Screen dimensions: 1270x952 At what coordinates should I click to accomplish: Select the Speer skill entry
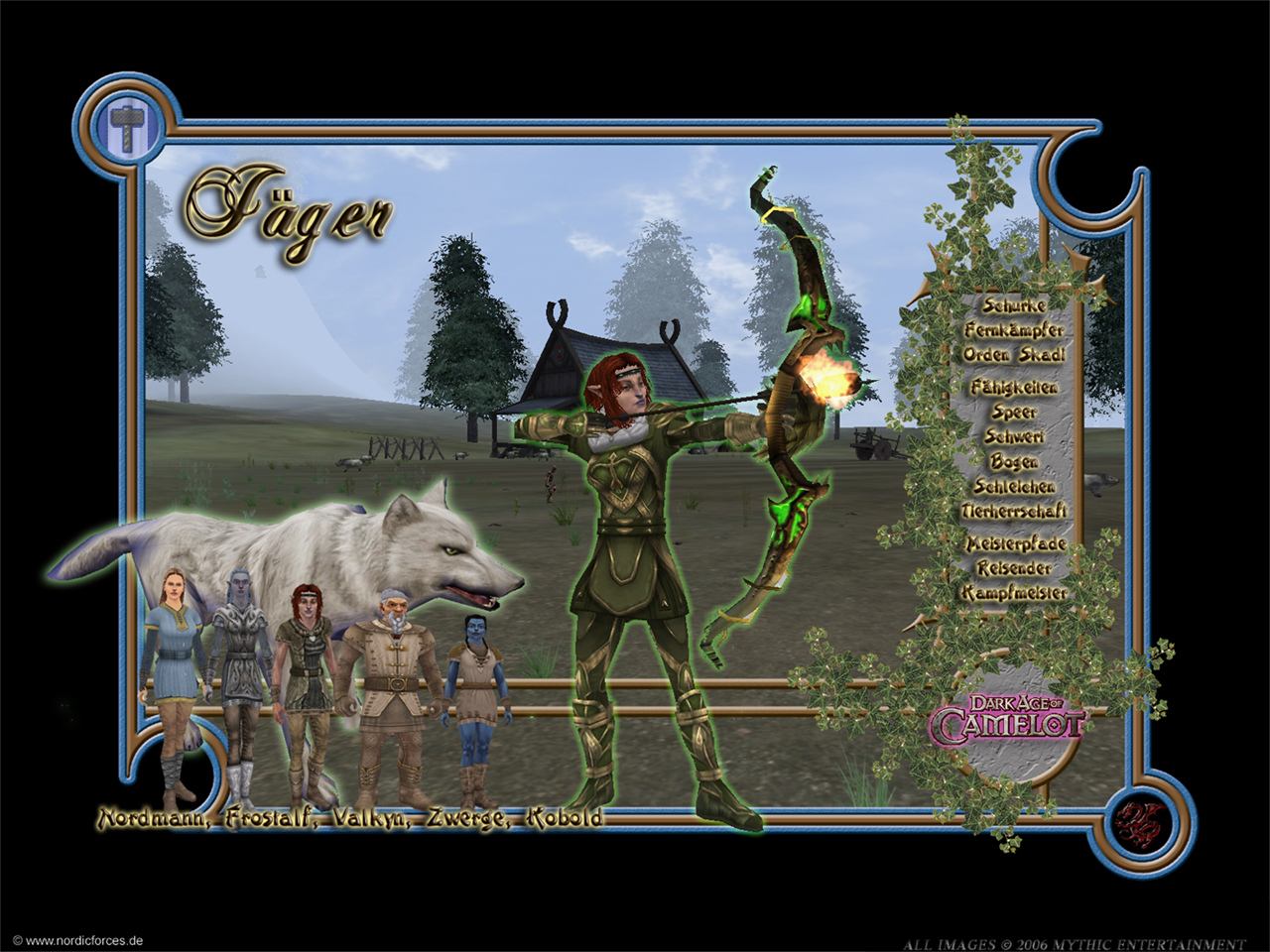1014,412
